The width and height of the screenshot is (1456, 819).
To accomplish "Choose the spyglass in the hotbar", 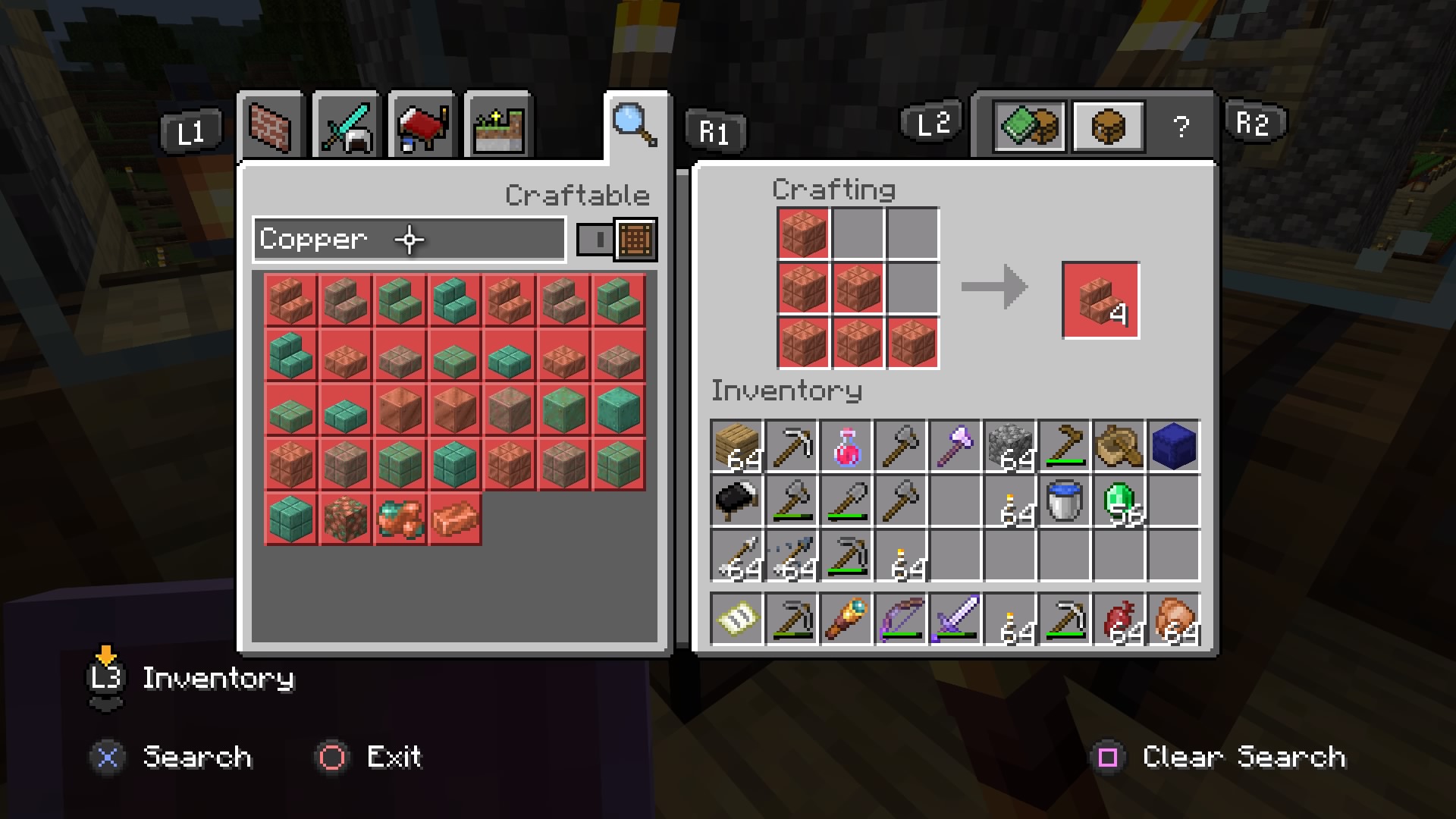I will coord(846,619).
